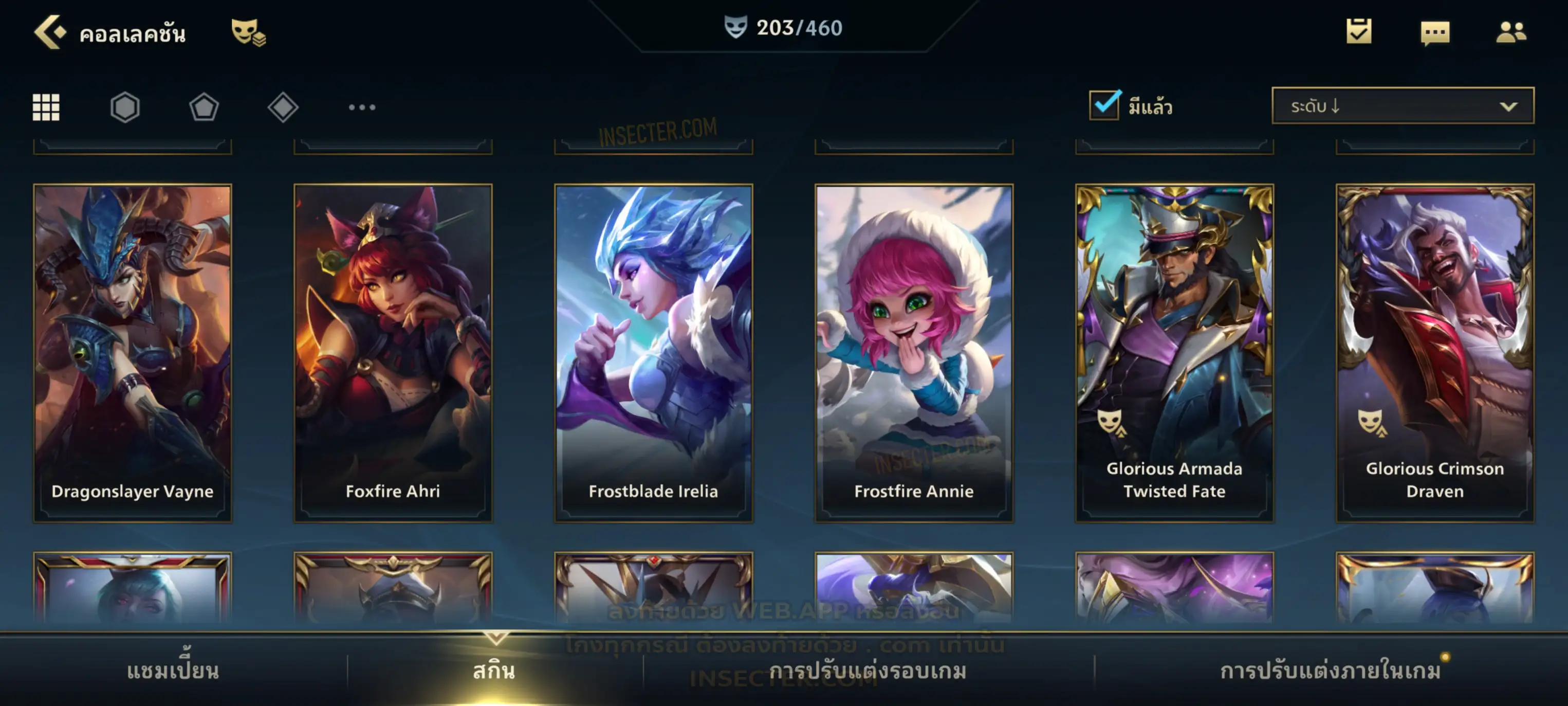The height and width of the screenshot is (706, 1568).
Task: Switch to the แชมเปี้ยน tab
Action: click(x=173, y=671)
